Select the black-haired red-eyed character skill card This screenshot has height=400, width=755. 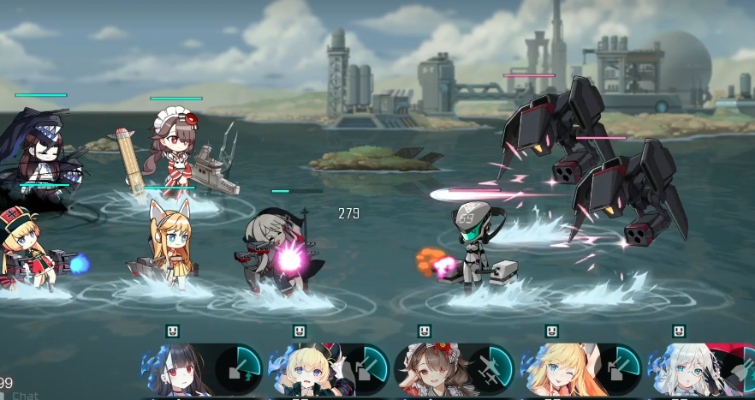click(x=200, y=370)
